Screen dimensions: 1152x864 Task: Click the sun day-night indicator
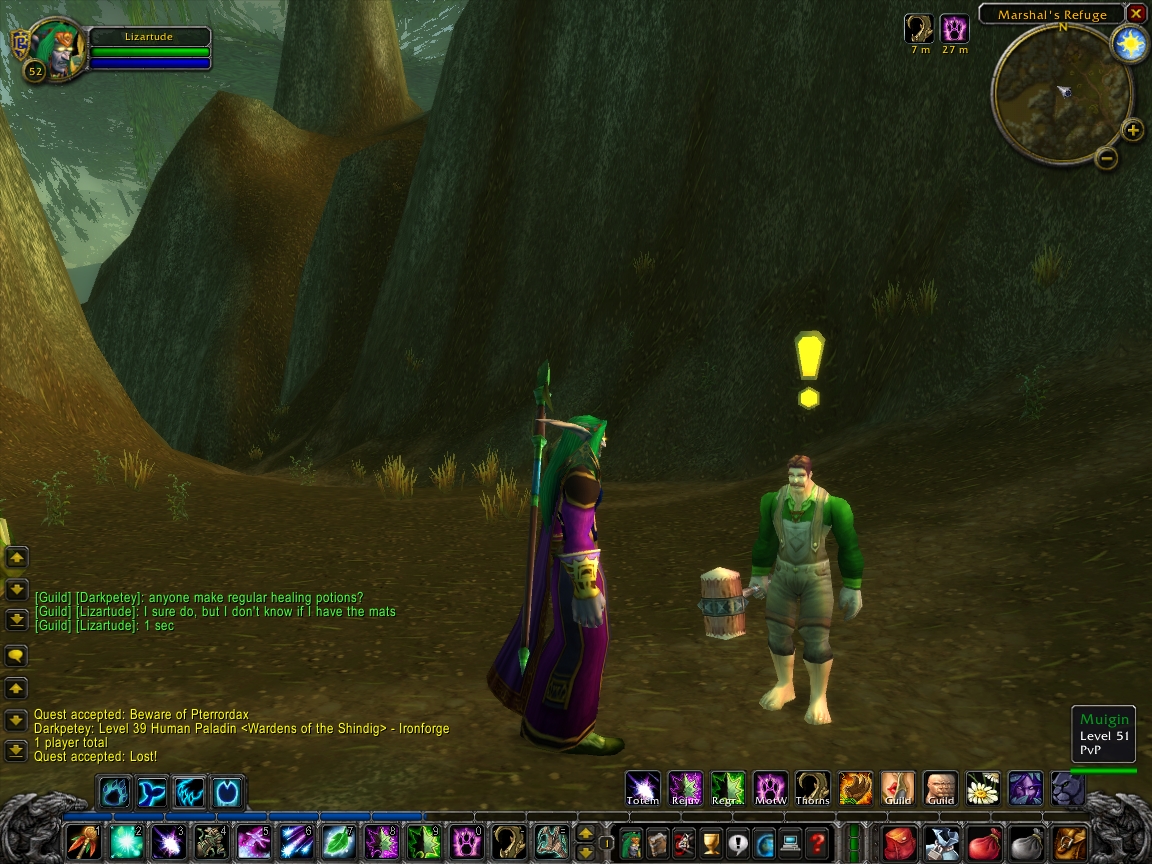[1131, 44]
